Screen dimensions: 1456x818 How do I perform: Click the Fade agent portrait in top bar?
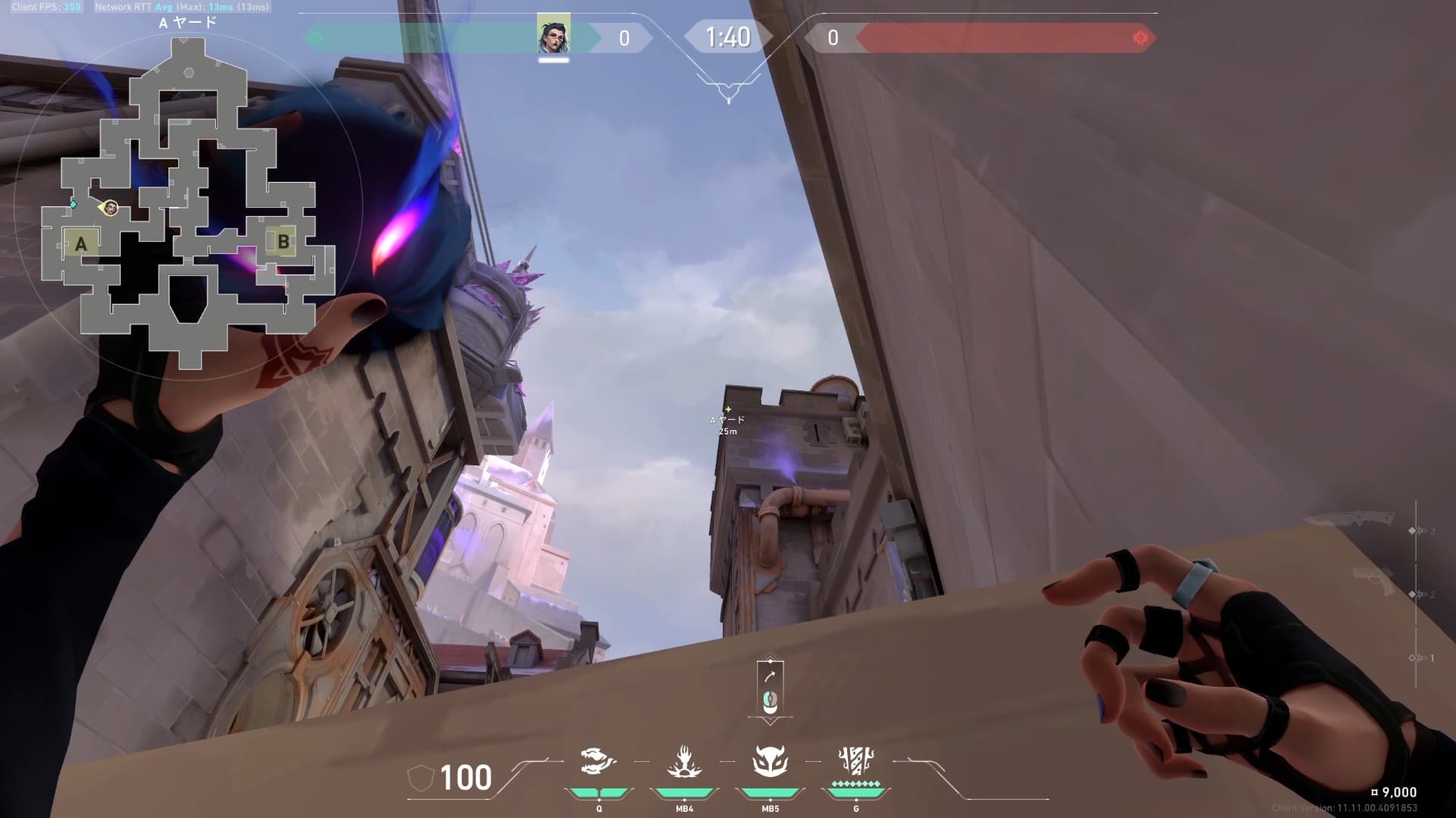coord(554,36)
